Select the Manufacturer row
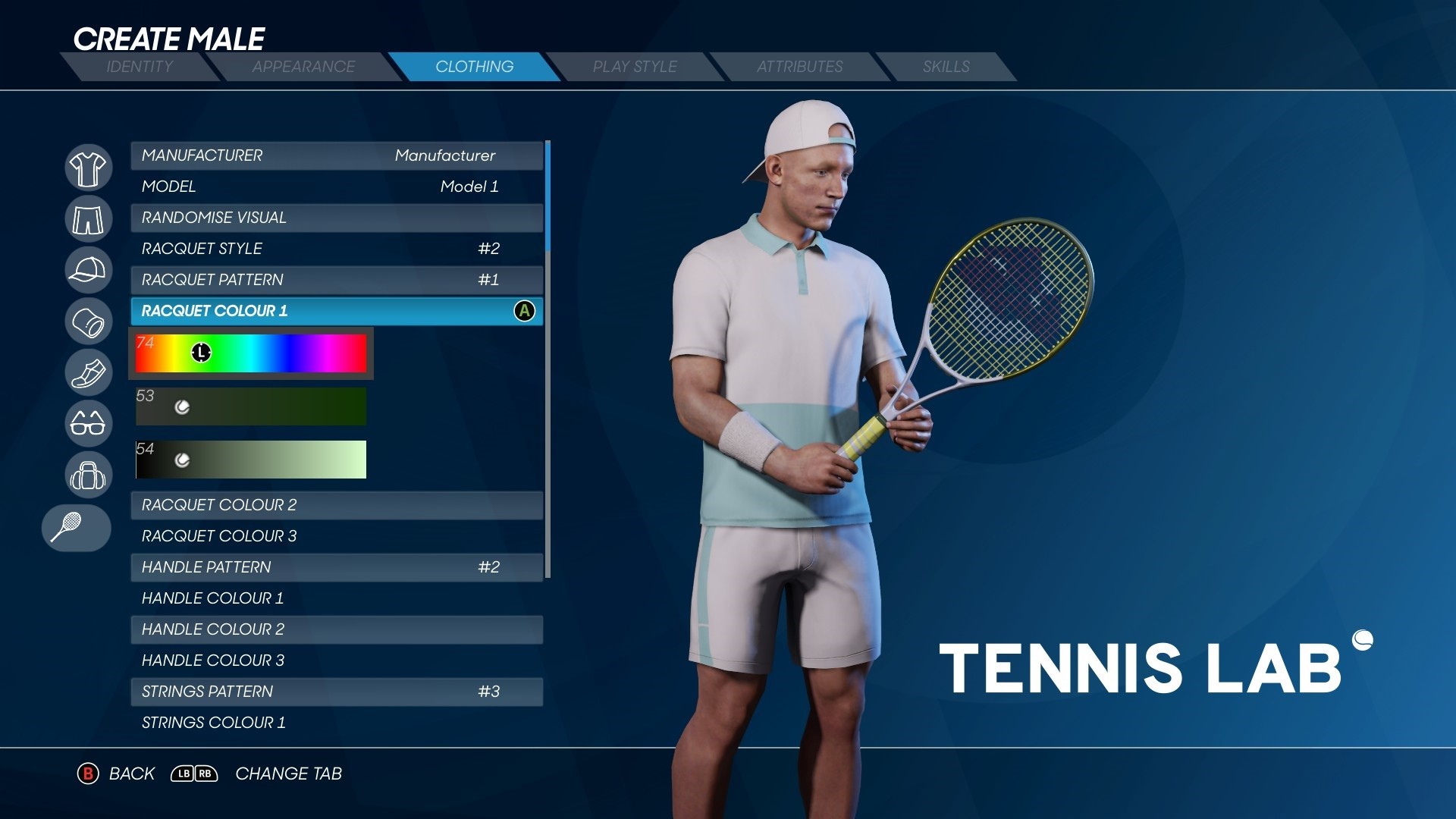Viewport: 1456px width, 819px height. (337, 155)
